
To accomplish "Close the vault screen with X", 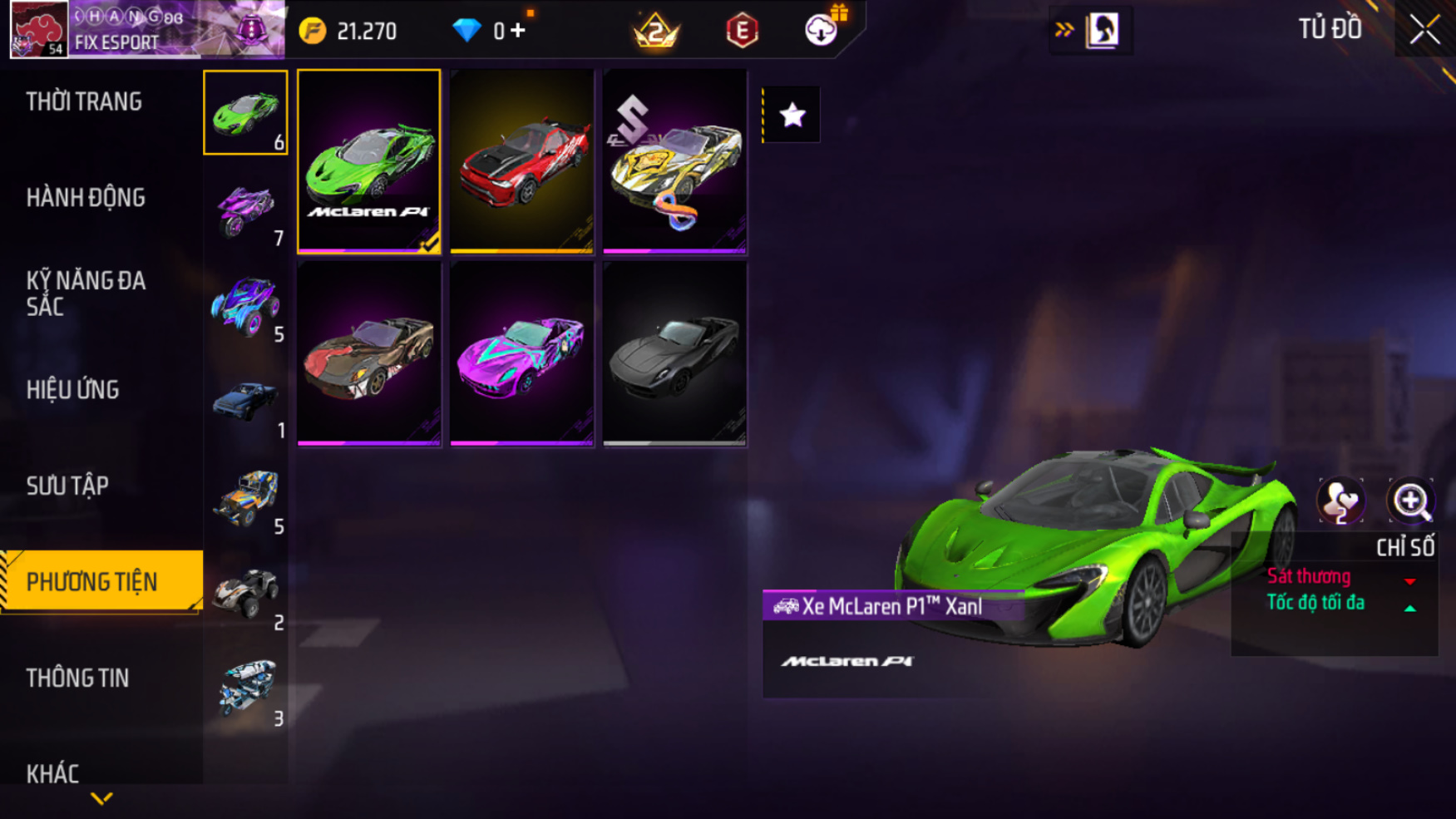I will [1424, 31].
